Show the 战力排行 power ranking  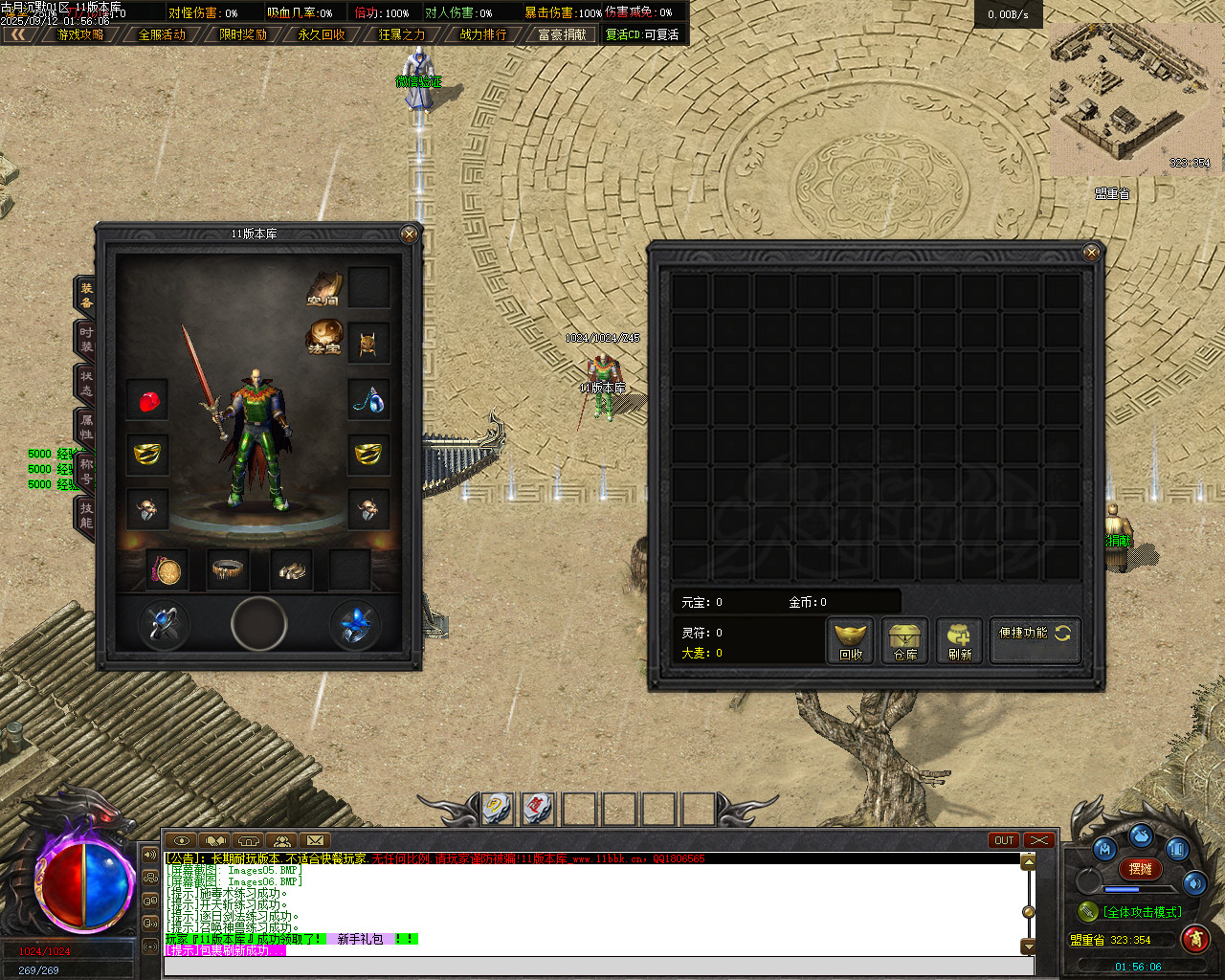coord(483,34)
